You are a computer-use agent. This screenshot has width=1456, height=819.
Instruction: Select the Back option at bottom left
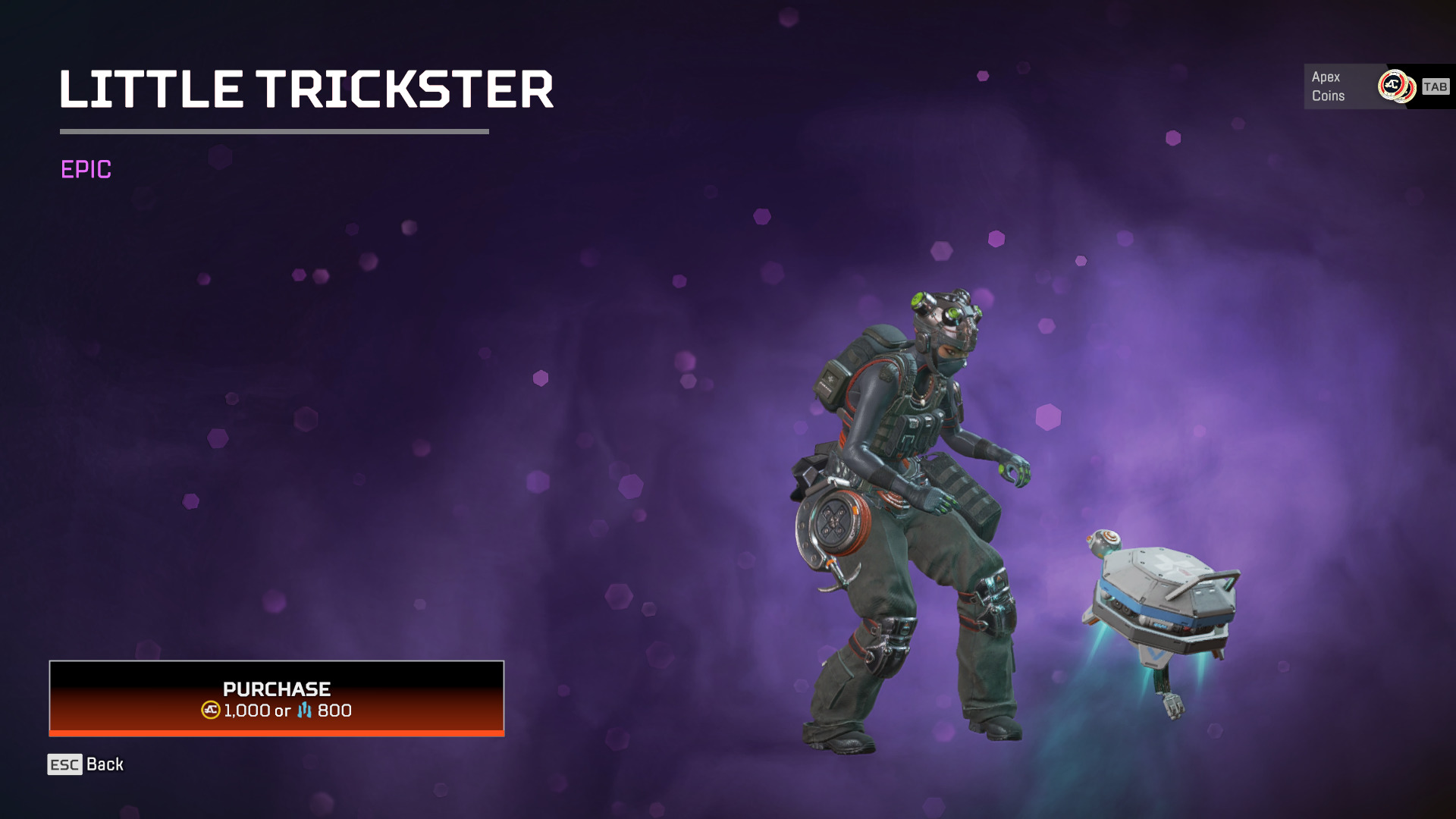coord(105,764)
